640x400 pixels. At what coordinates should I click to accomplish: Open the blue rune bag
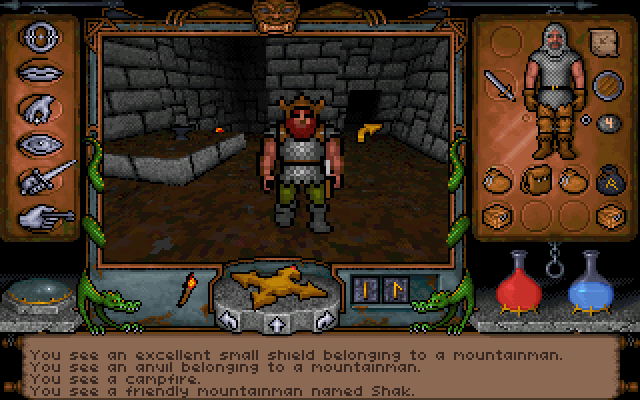point(607,180)
